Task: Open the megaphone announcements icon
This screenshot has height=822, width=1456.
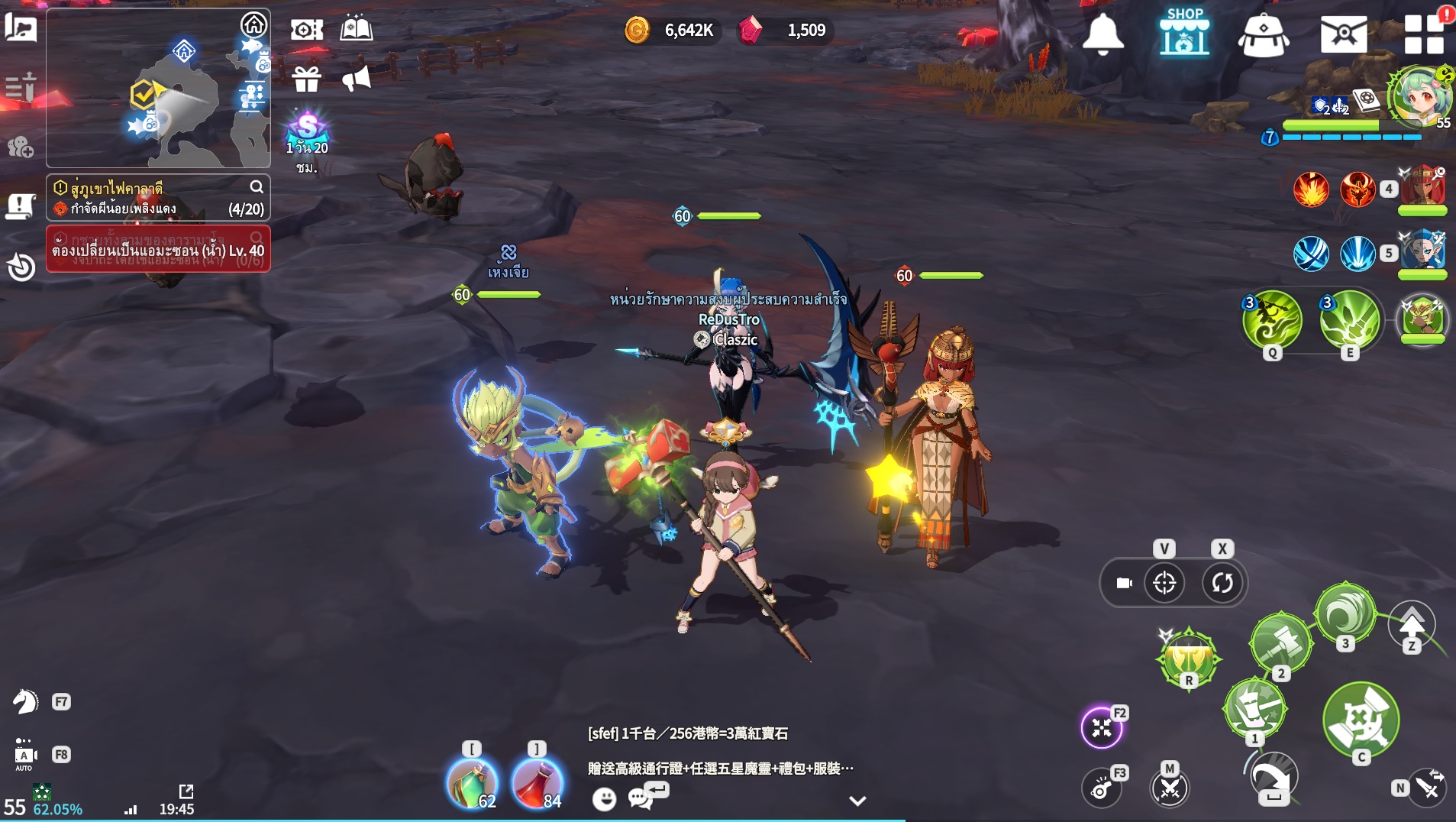Action: [356, 79]
